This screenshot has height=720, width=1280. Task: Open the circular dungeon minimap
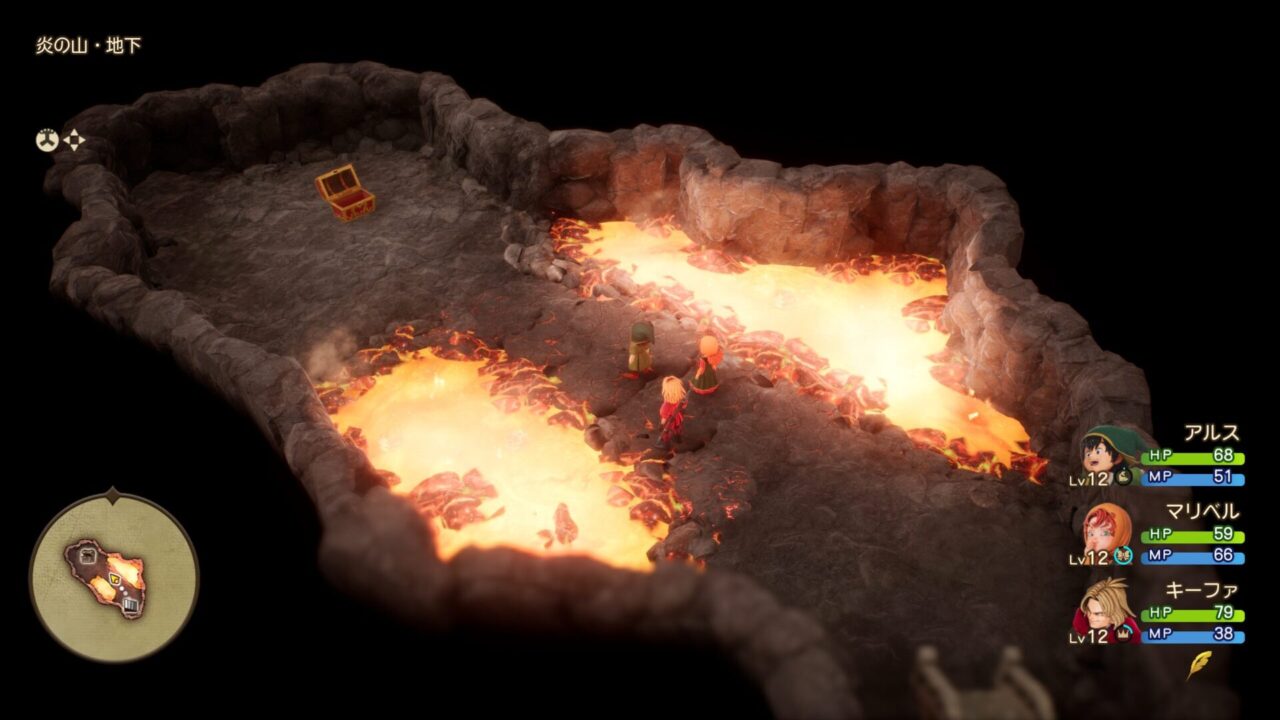click(113, 577)
